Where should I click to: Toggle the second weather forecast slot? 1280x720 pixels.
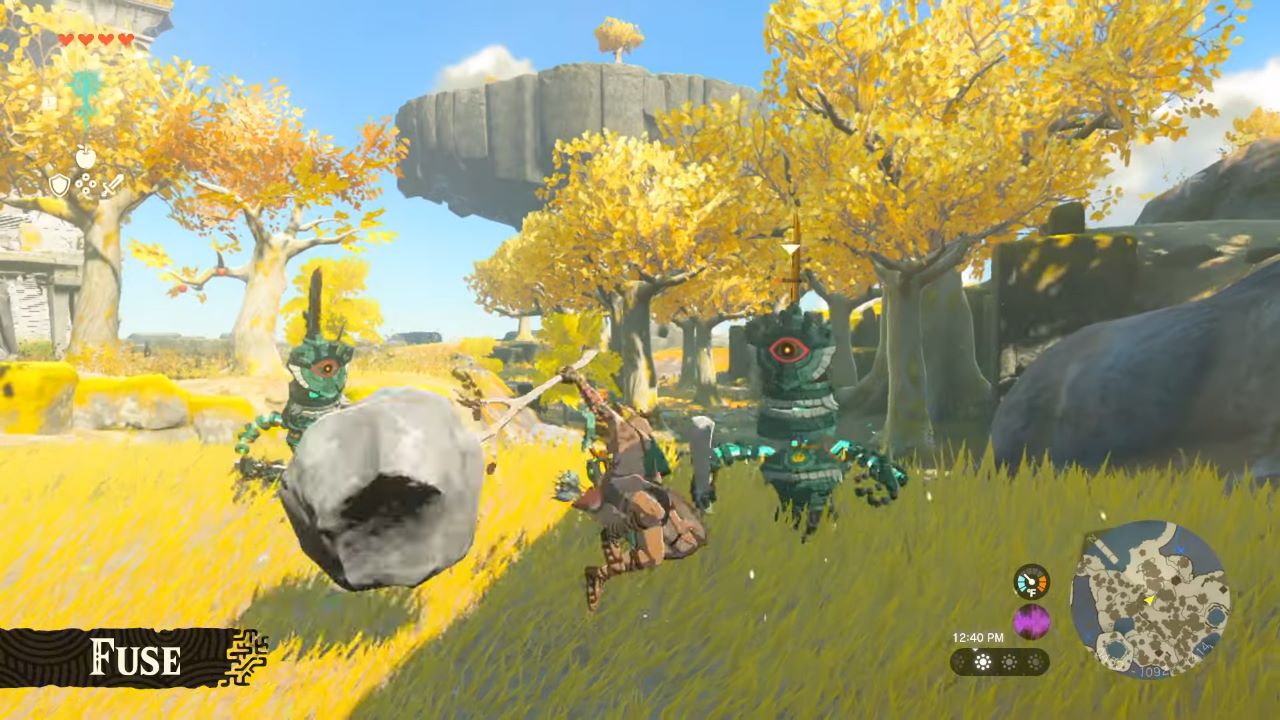click(x=1009, y=662)
